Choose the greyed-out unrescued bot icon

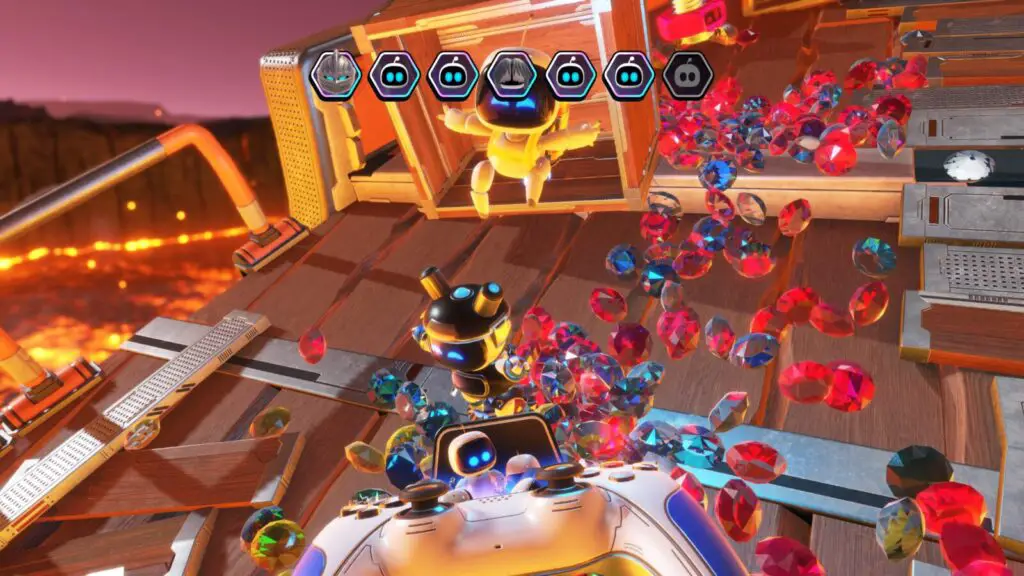click(688, 75)
